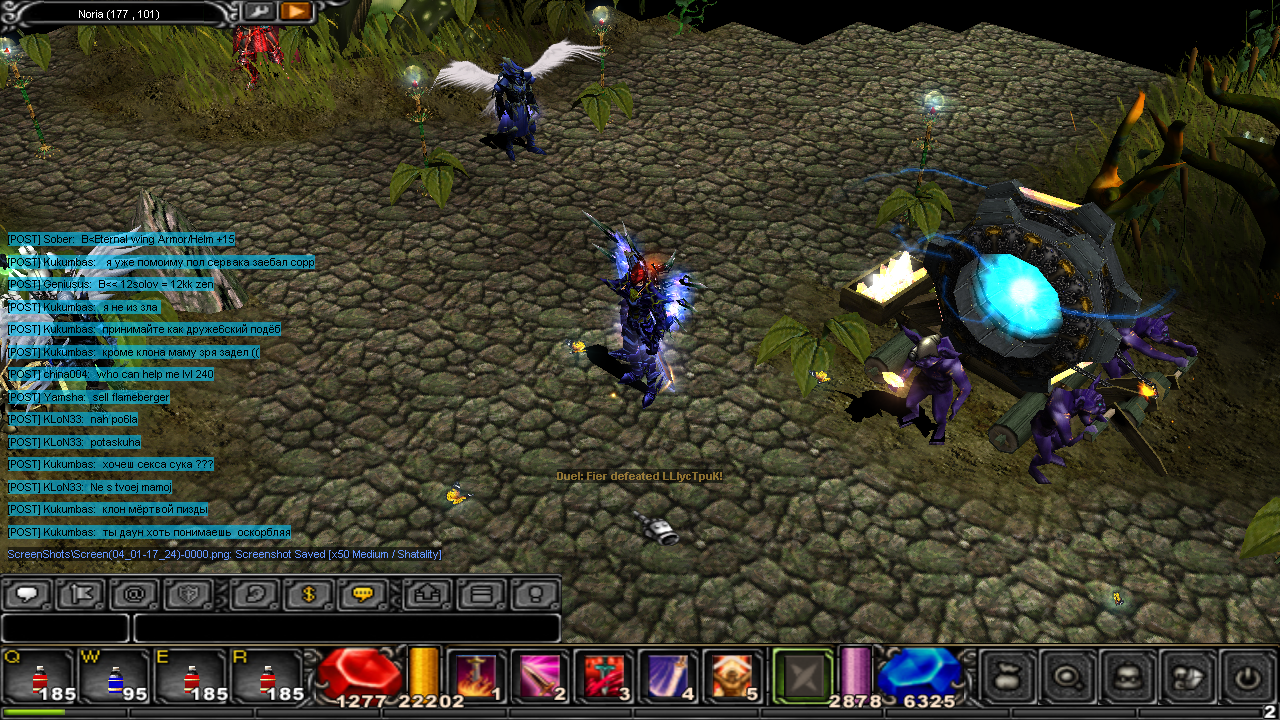Image resolution: width=1280 pixels, height=720 pixels.
Task: Toggle the dollar sign trade chat button
Action: (x=308, y=595)
